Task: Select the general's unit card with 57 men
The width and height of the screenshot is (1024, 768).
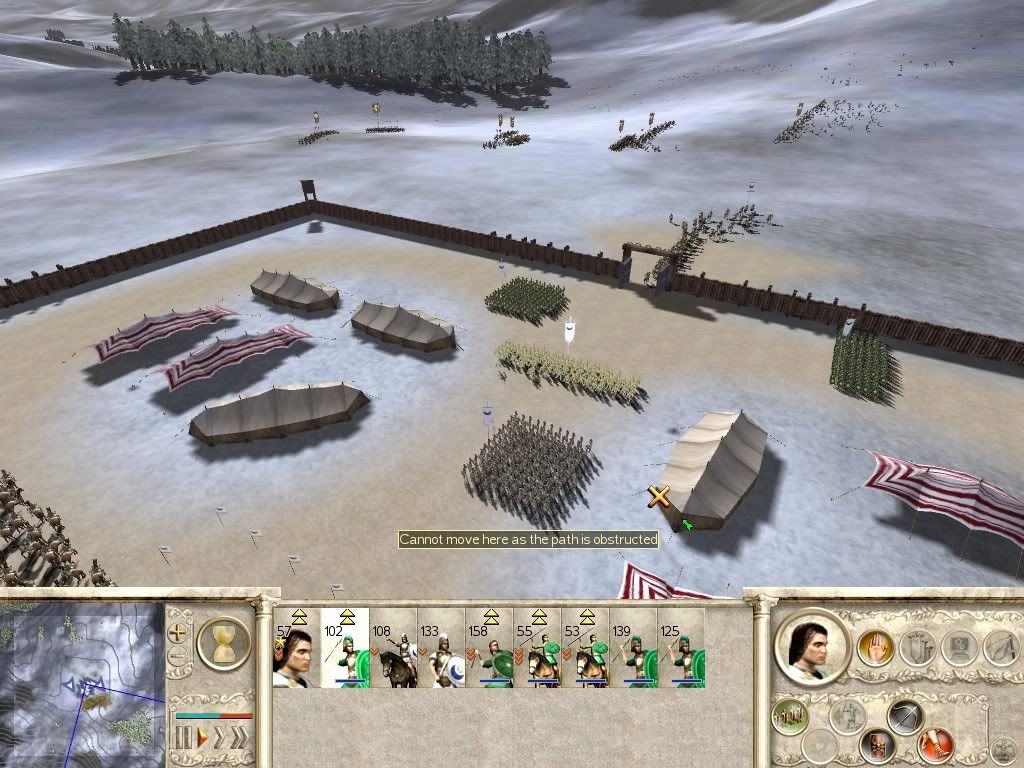Action: coord(296,648)
